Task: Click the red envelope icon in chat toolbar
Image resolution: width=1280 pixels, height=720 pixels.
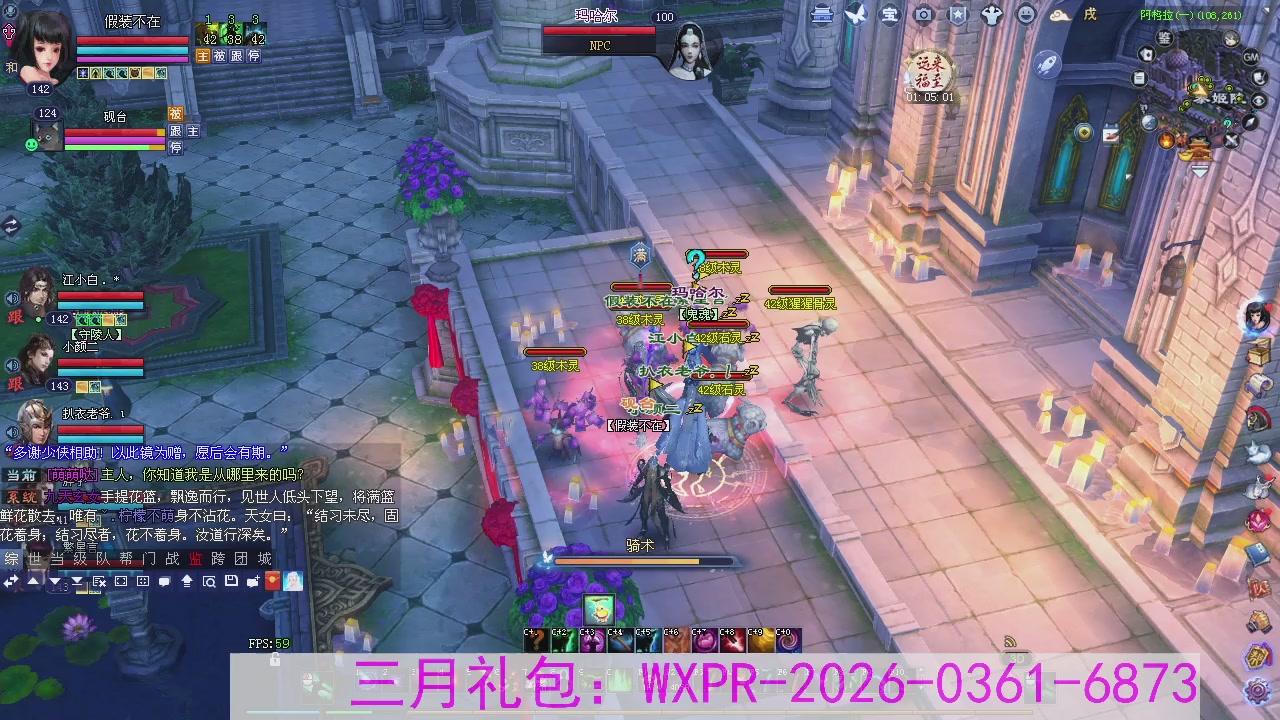Action: [272, 580]
